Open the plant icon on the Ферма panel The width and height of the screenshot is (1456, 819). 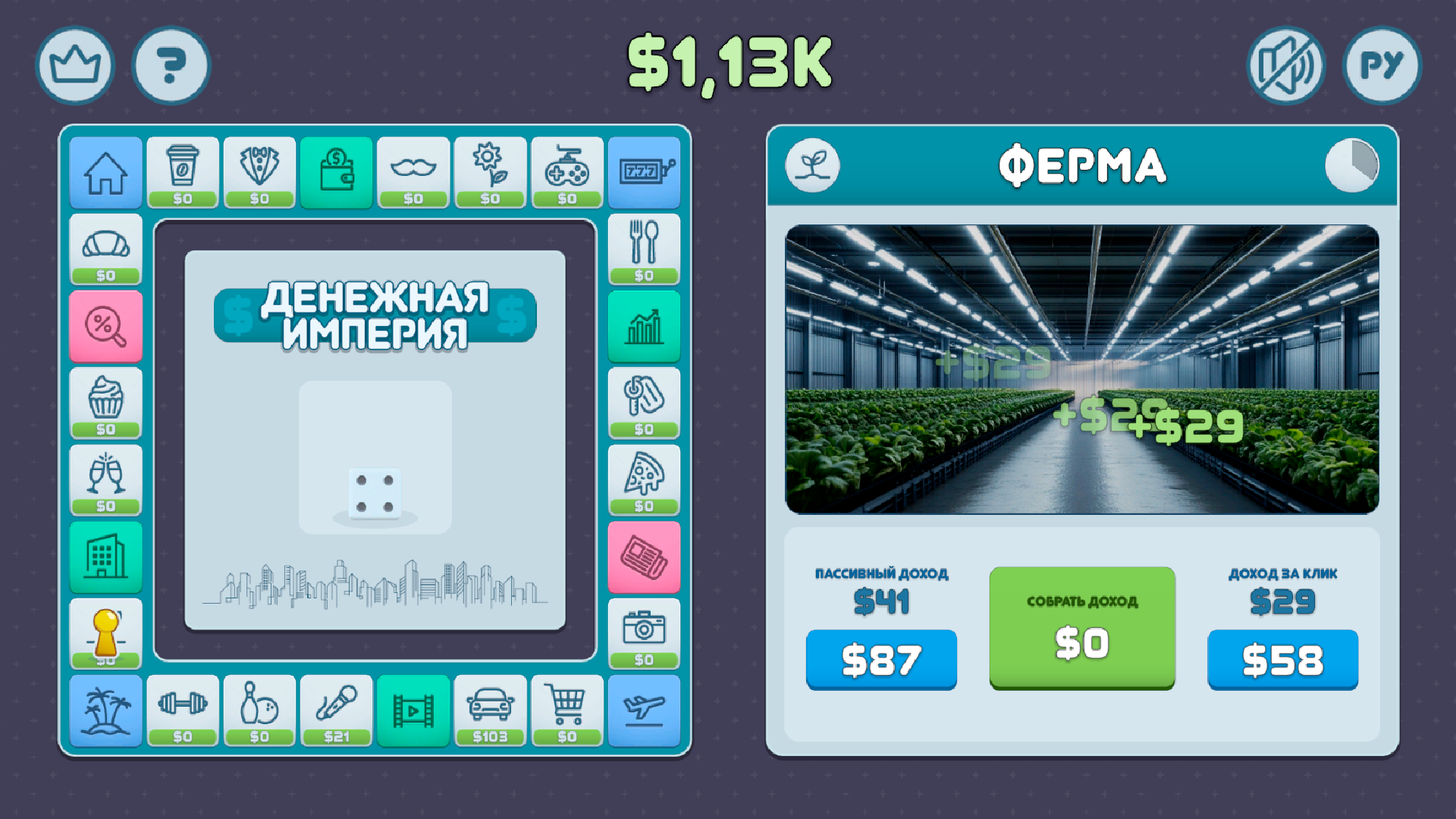[x=813, y=167]
